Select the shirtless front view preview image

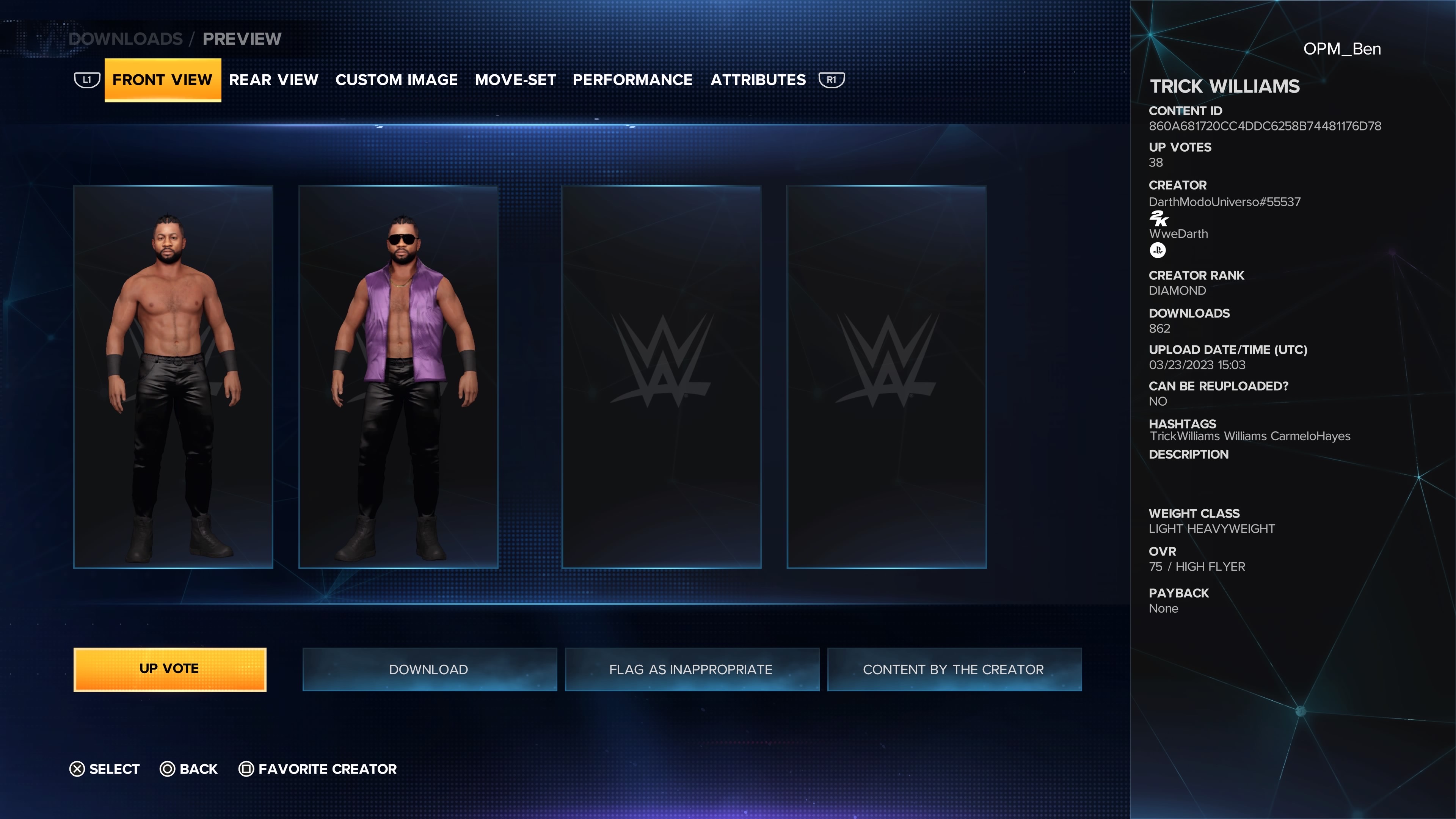[x=173, y=376]
